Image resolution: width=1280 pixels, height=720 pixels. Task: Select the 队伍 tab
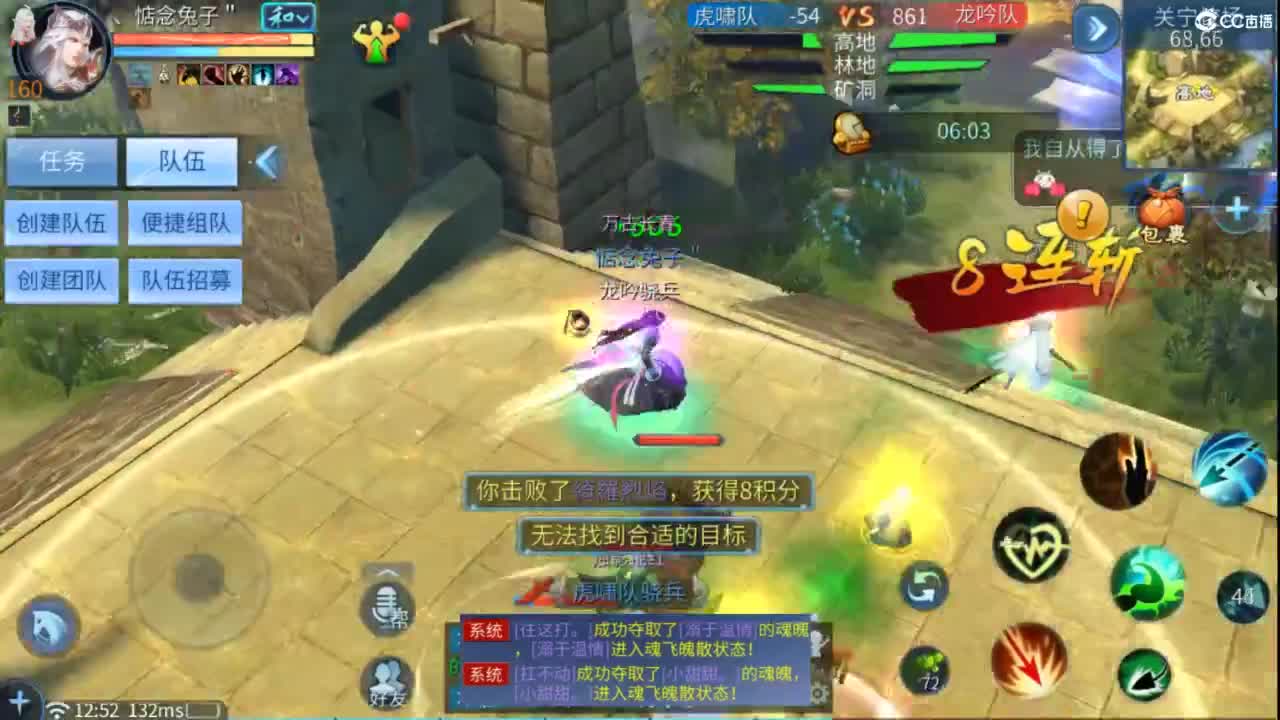coord(183,161)
